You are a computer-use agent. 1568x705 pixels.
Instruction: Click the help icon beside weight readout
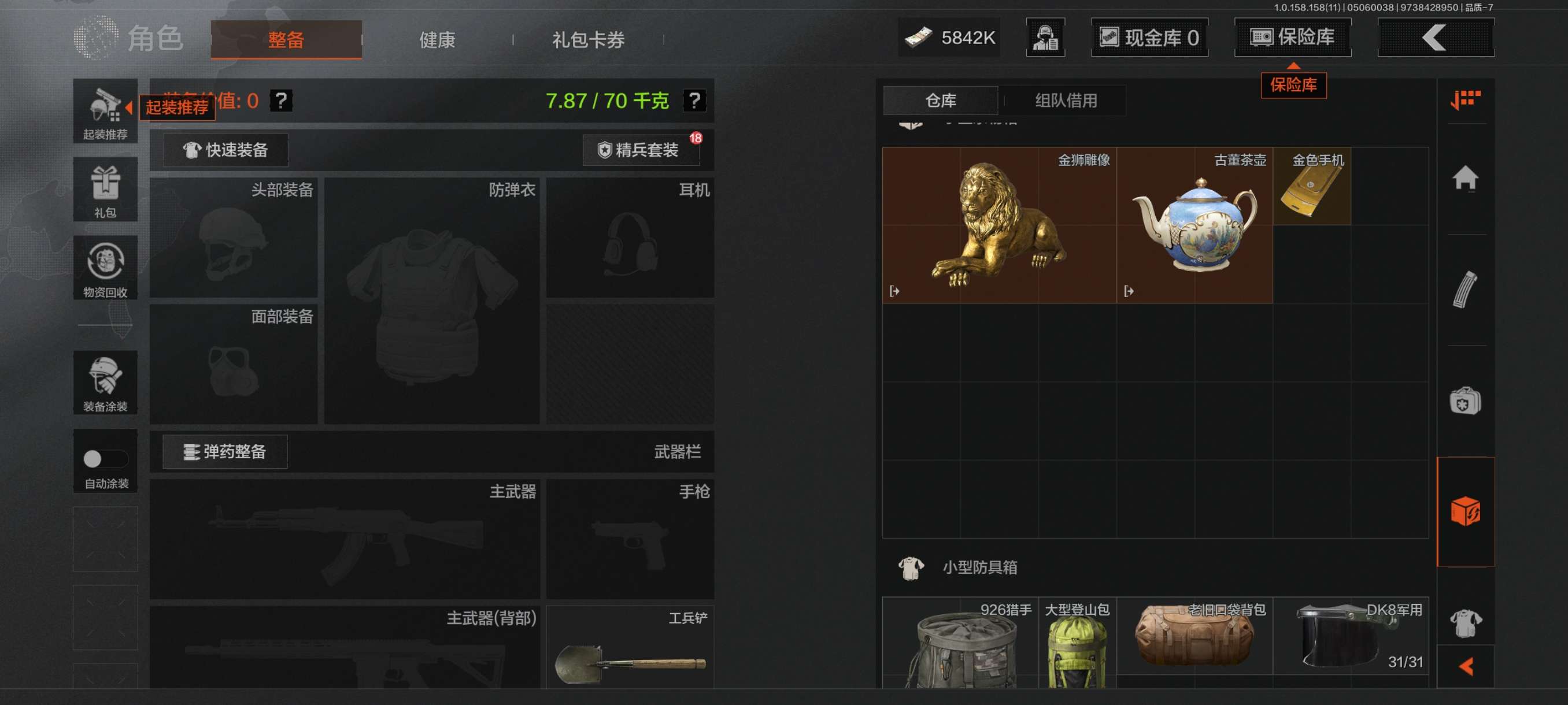point(694,101)
